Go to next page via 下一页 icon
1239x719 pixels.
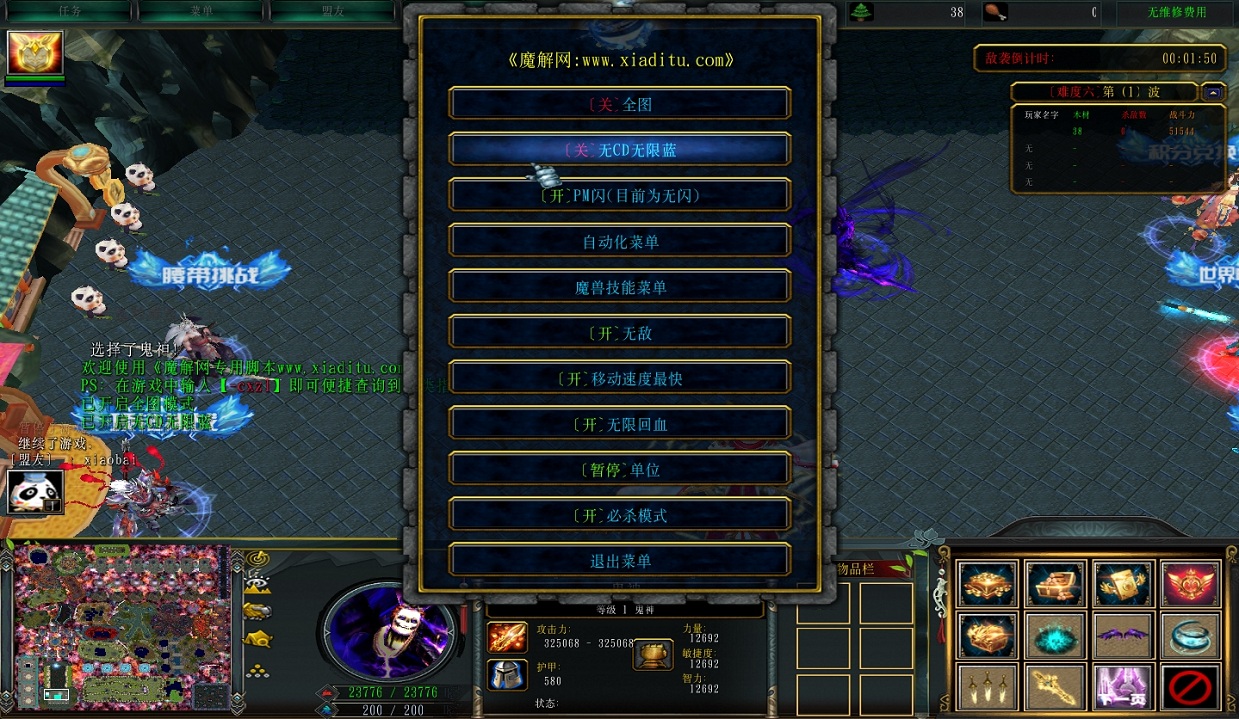[1125, 687]
